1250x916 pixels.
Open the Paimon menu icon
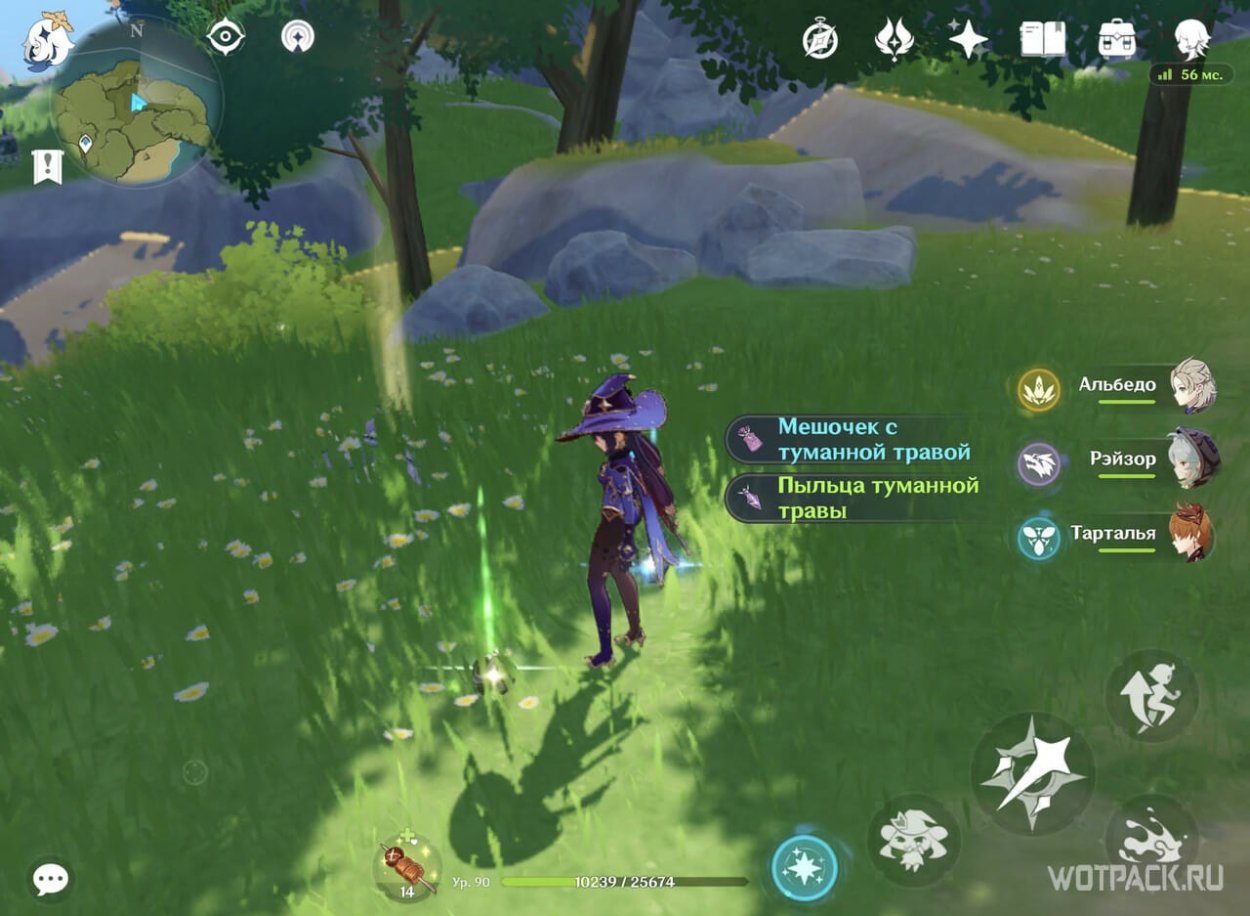coord(48,42)
